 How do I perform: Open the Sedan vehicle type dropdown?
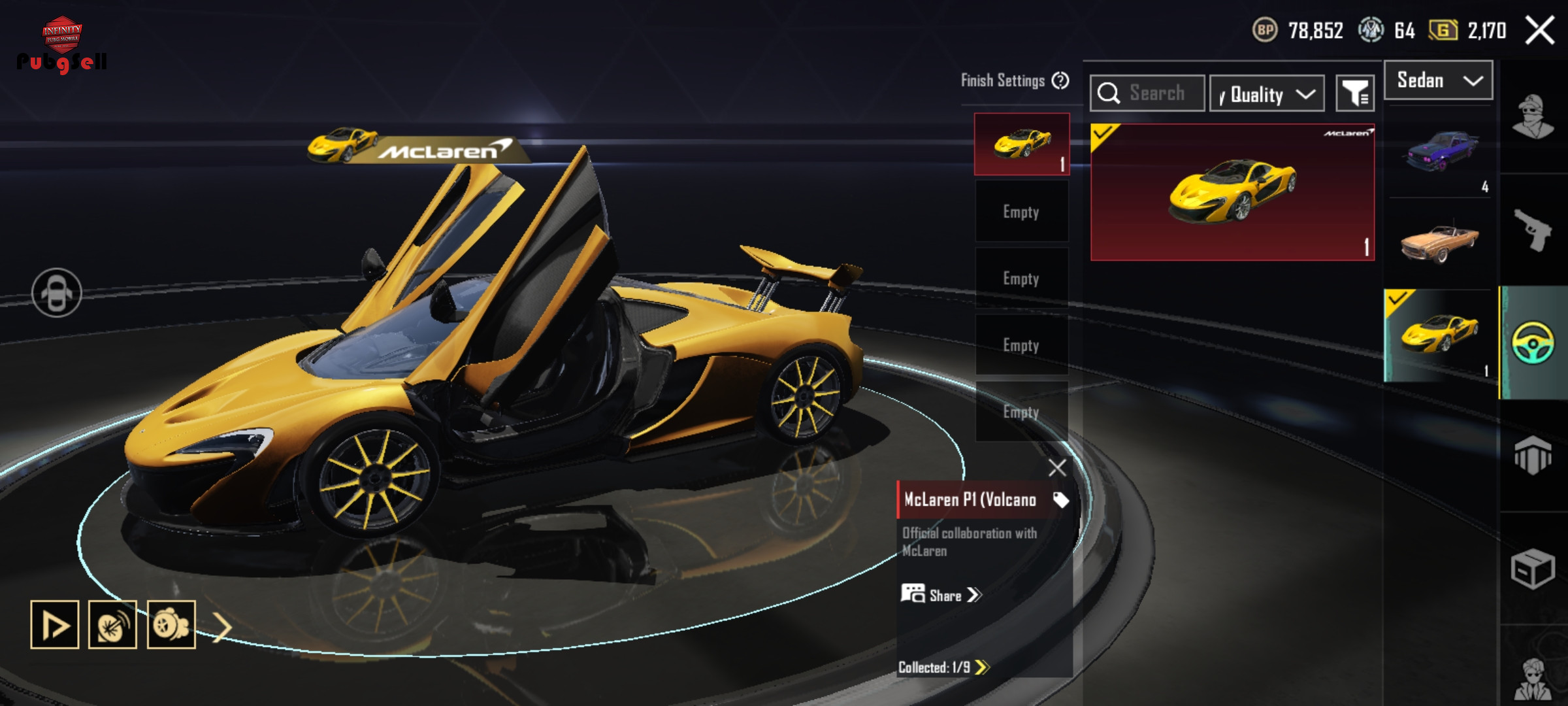pos(1438,80)
